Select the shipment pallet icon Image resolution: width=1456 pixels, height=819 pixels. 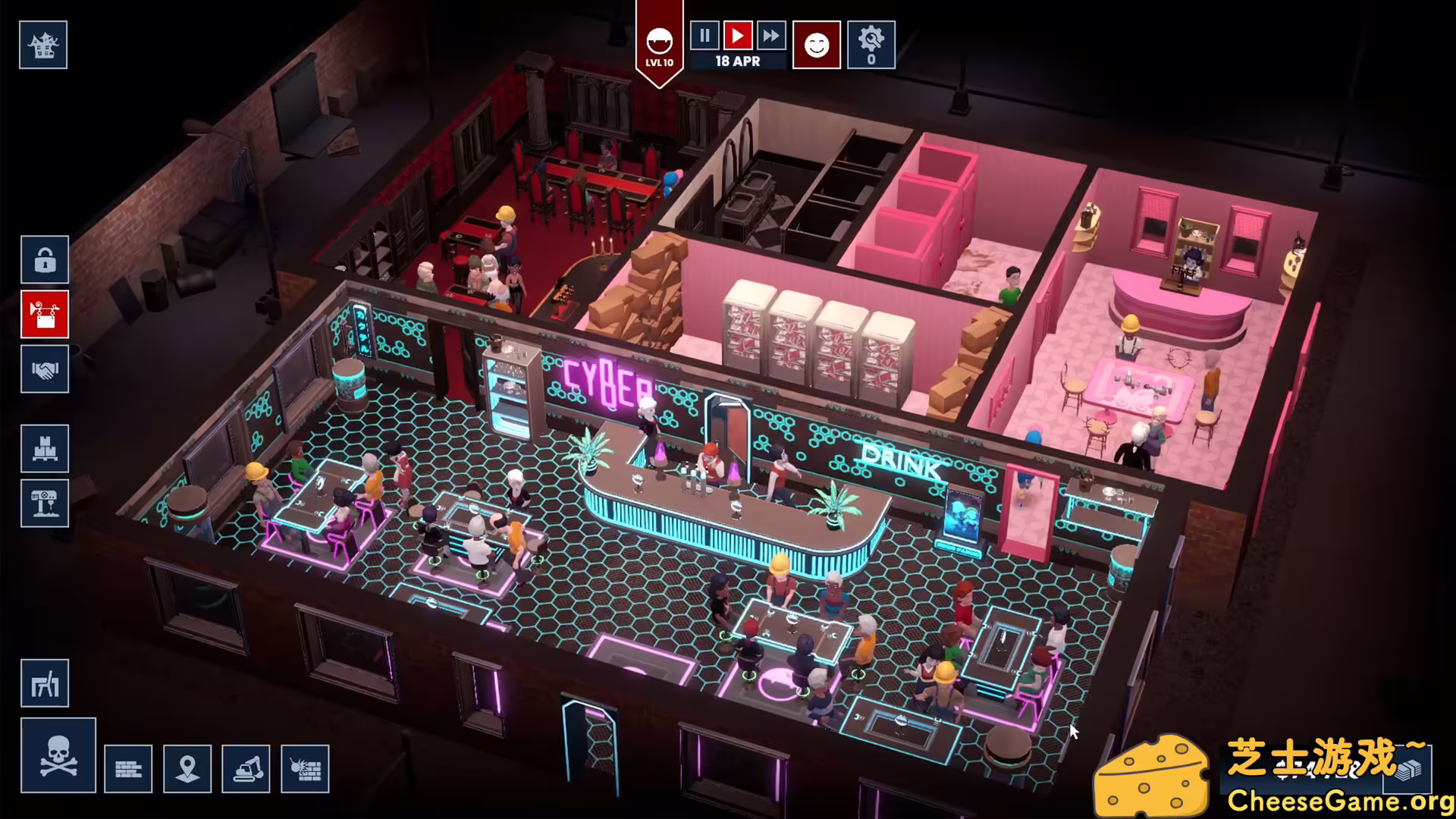(45, 448)
